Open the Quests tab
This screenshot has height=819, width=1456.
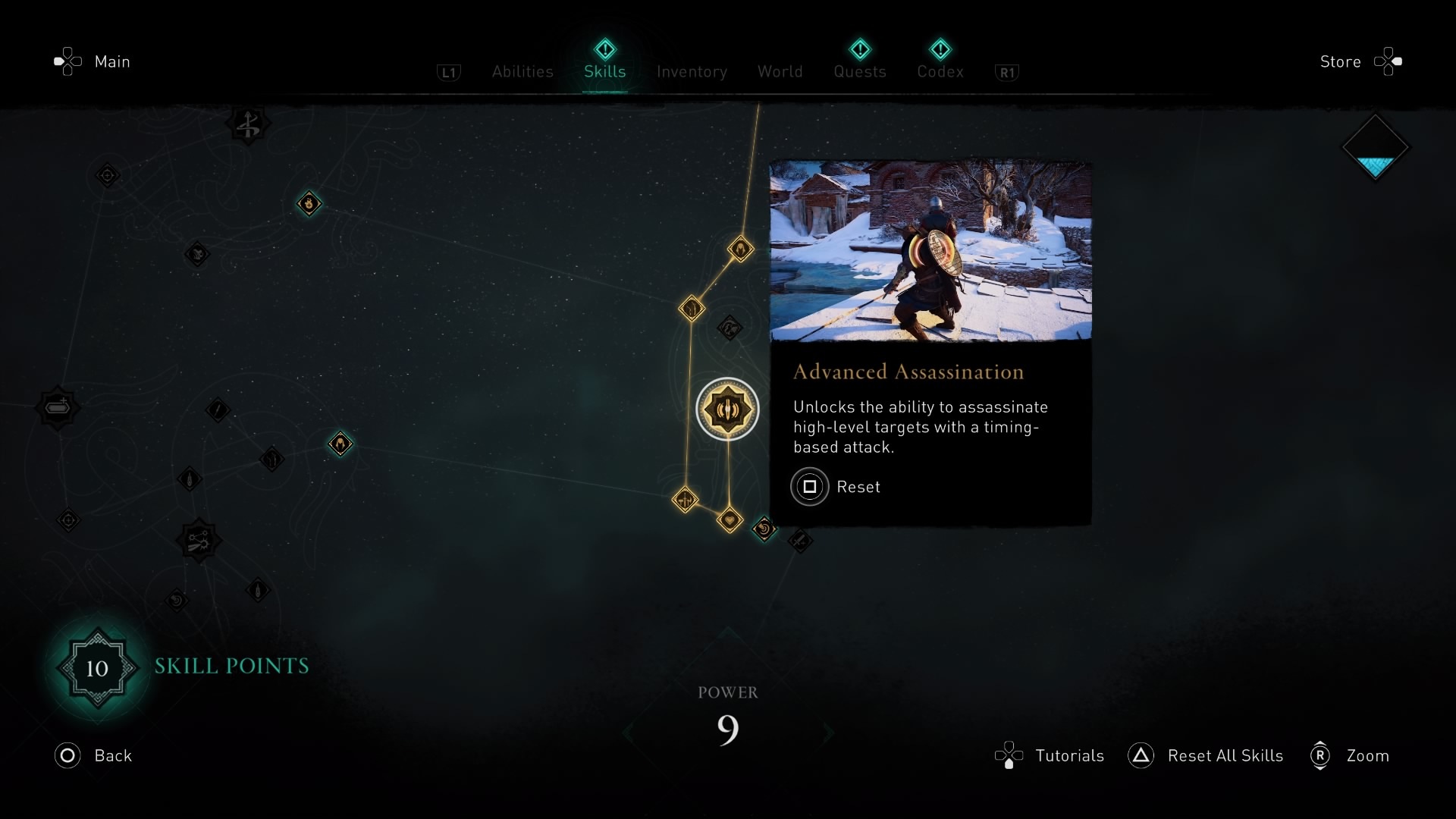(x=859, y=72)
